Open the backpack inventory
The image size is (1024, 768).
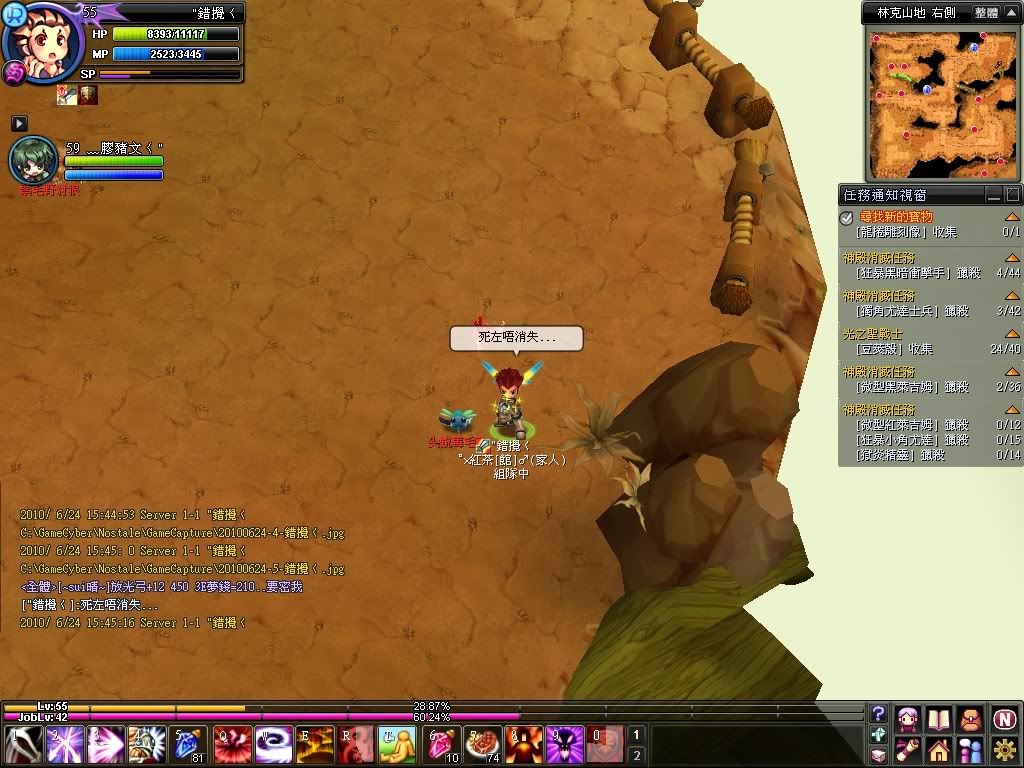pos(970,719)
